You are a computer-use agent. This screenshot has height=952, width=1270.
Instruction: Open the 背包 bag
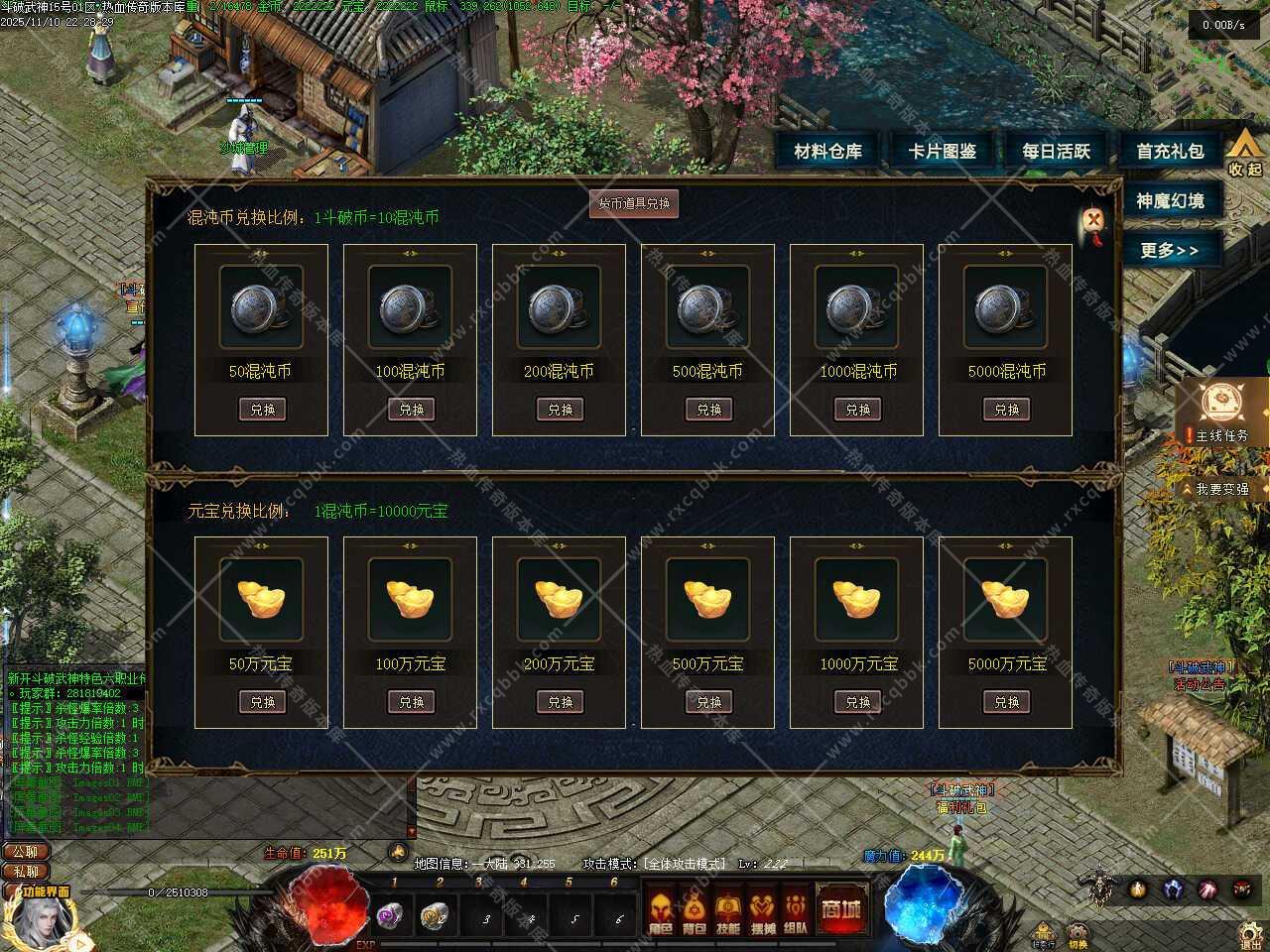tap(695, 912)
